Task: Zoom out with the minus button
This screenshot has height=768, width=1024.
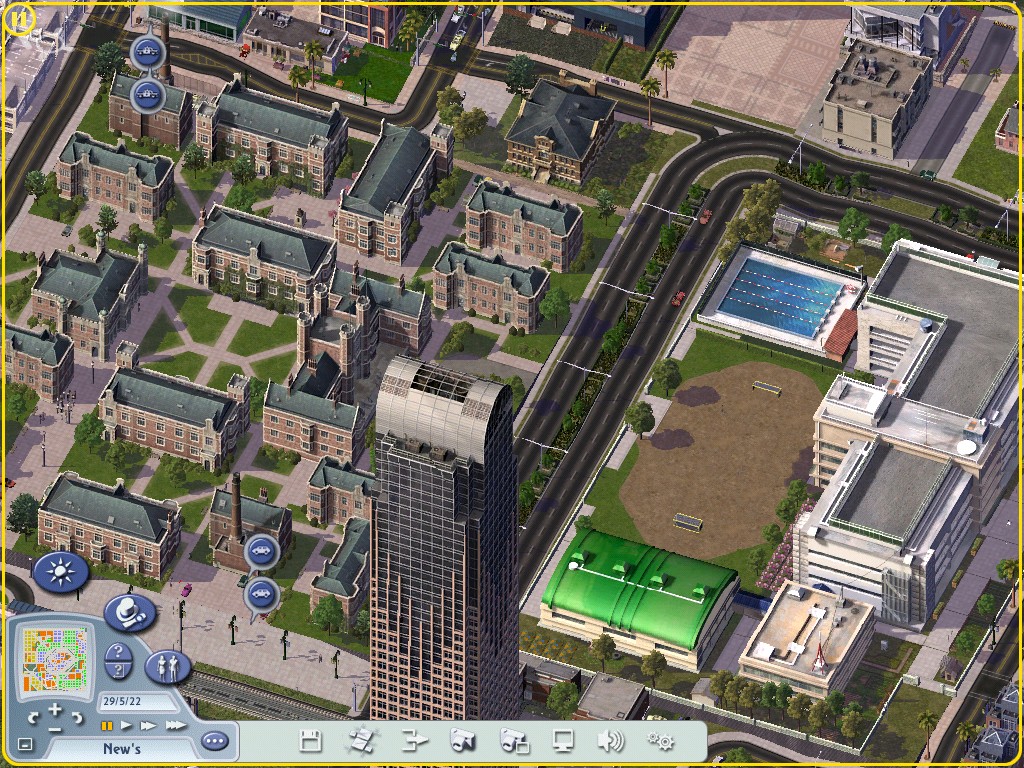Action: (x=55, y=729)
